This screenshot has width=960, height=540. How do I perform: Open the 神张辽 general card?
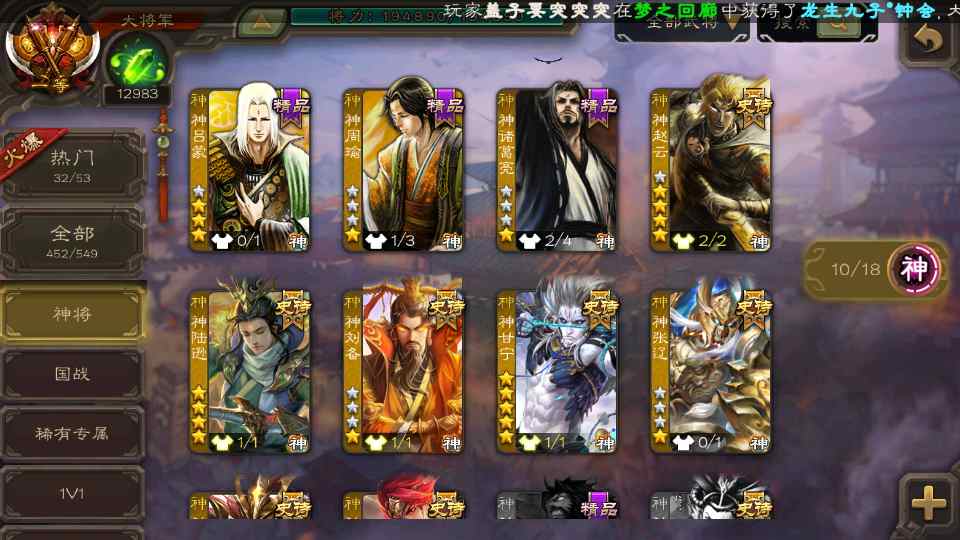[x=711, y=371]
